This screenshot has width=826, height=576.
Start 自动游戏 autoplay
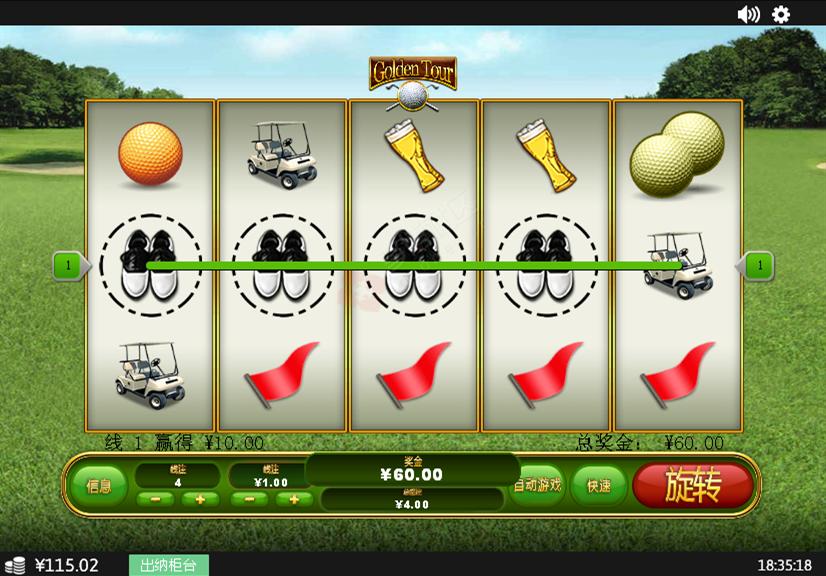click(x=538, y=485)
